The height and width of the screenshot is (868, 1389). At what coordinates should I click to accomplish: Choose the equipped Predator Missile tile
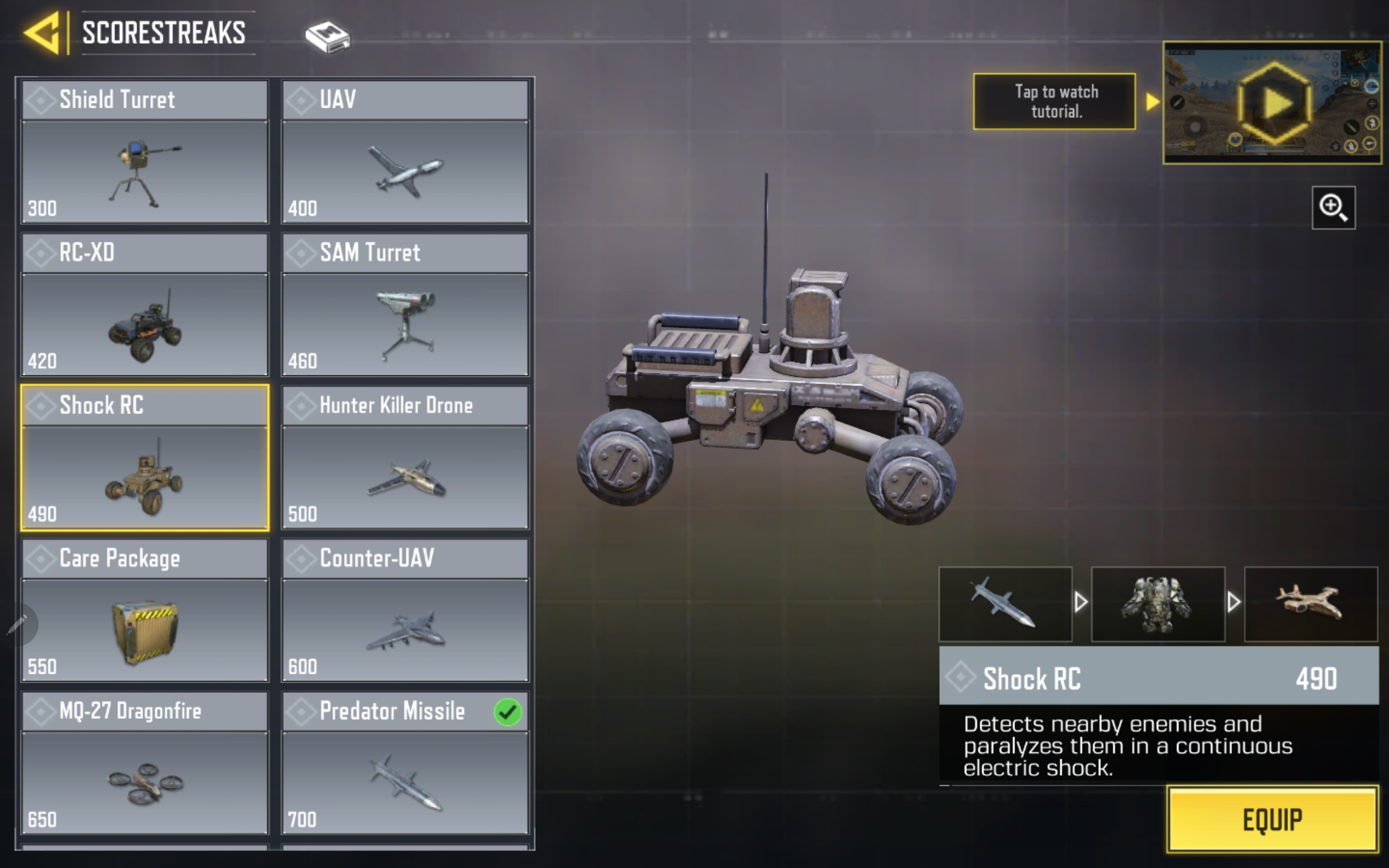tap(405, 763)
